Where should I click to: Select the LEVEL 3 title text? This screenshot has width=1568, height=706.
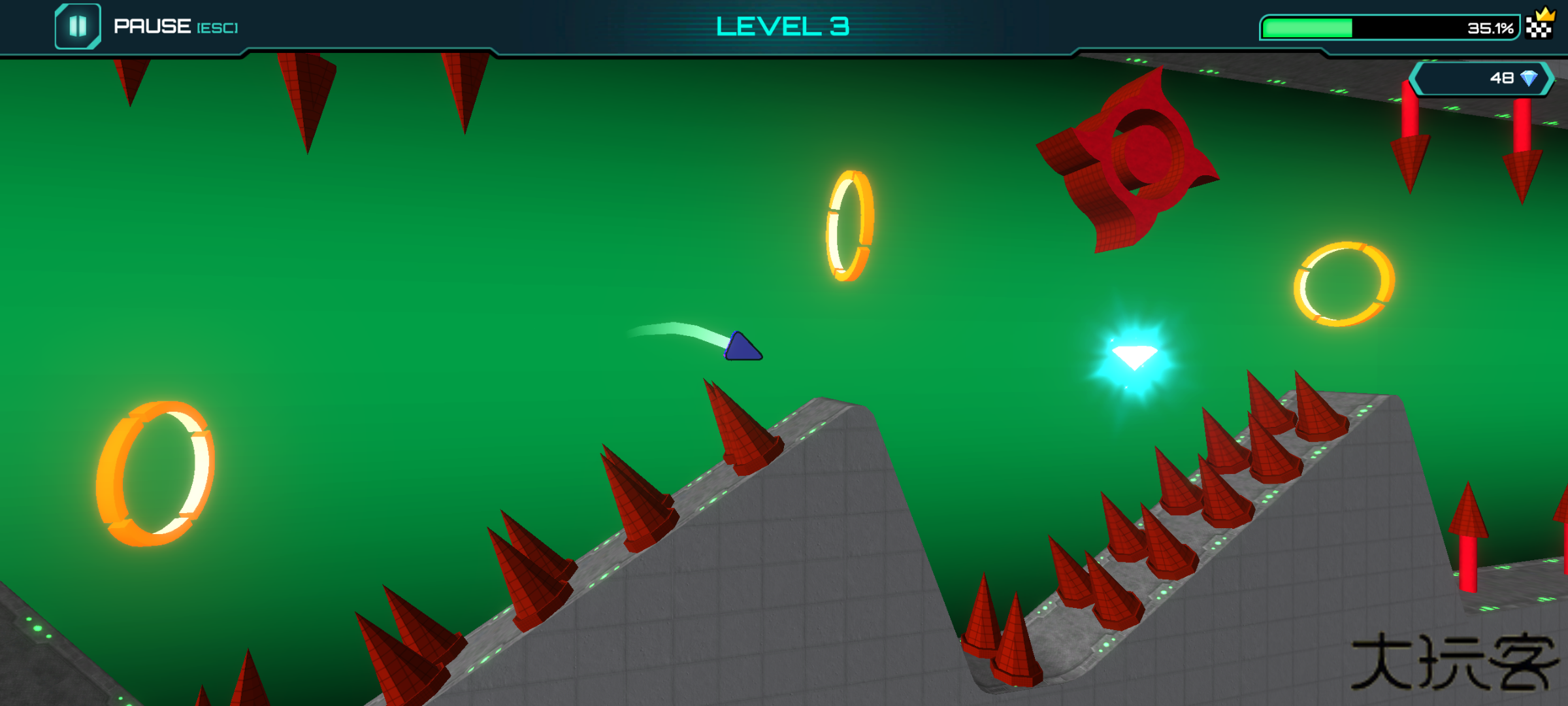pyautogui.click(x=783, y=26)
